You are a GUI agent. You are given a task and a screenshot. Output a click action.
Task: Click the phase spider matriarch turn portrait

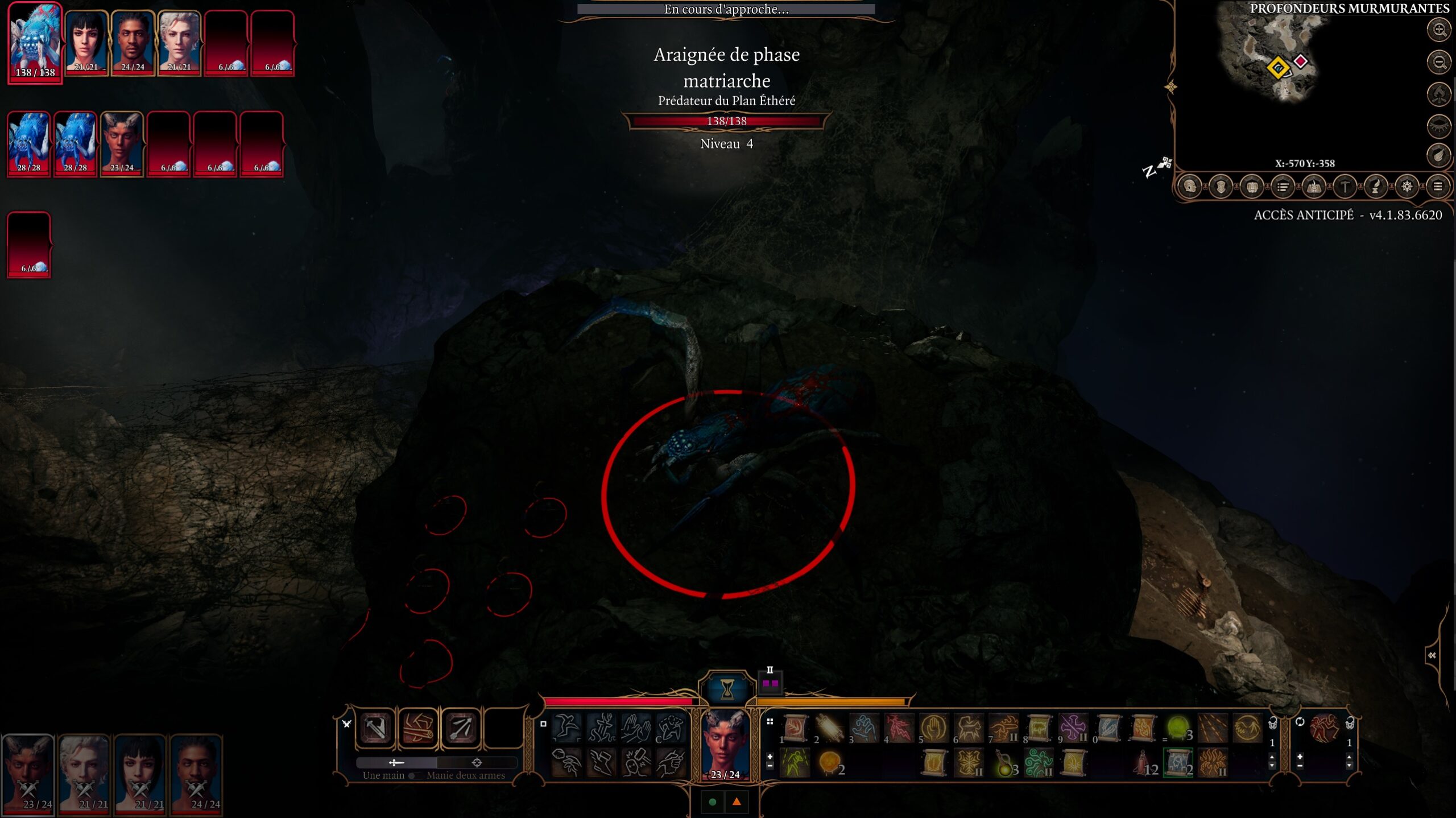(35, 43)
